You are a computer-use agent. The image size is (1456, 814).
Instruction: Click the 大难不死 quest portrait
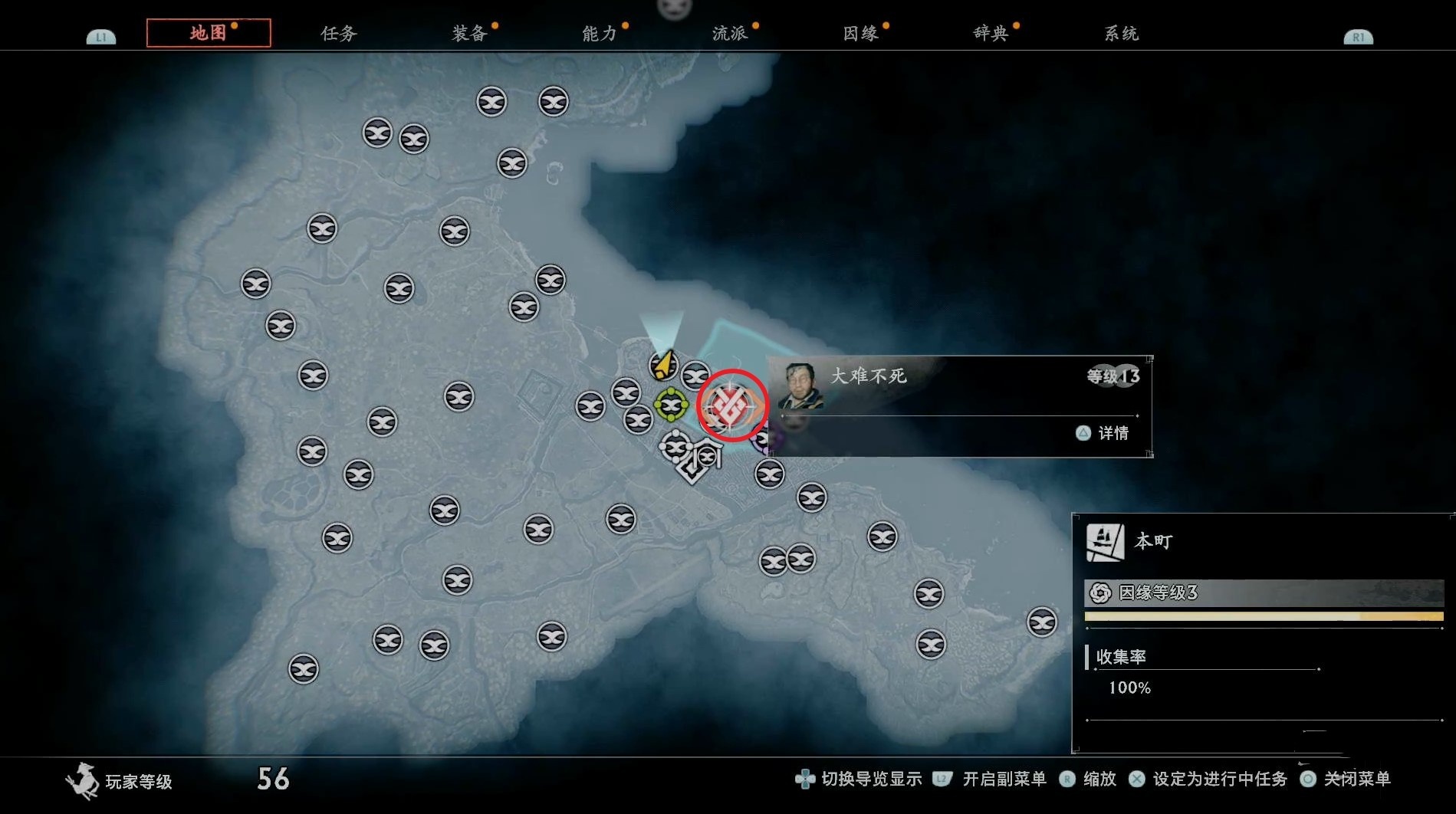pyautogui.click(x=800, y=385)
